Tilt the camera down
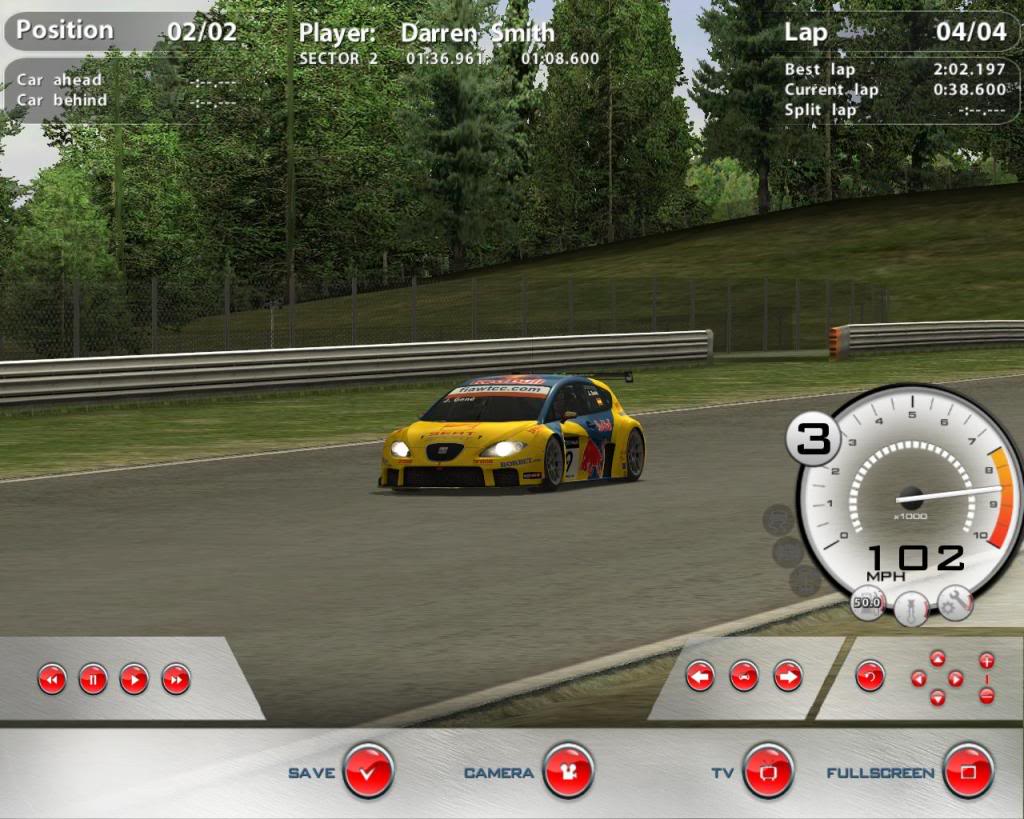Image resolution: width=1024 pixels, height=819 pixels. pos(937,698)
